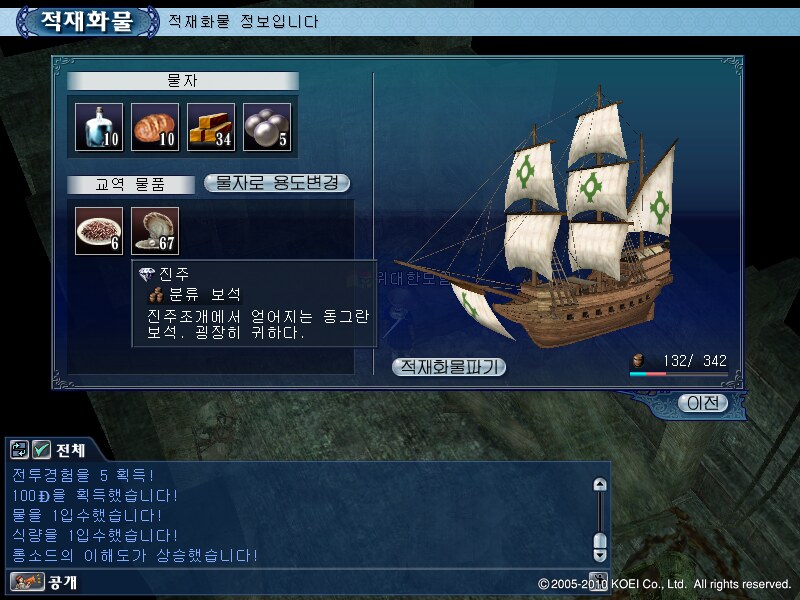Select the water bottle supply slot

click(x=99, y=127)
